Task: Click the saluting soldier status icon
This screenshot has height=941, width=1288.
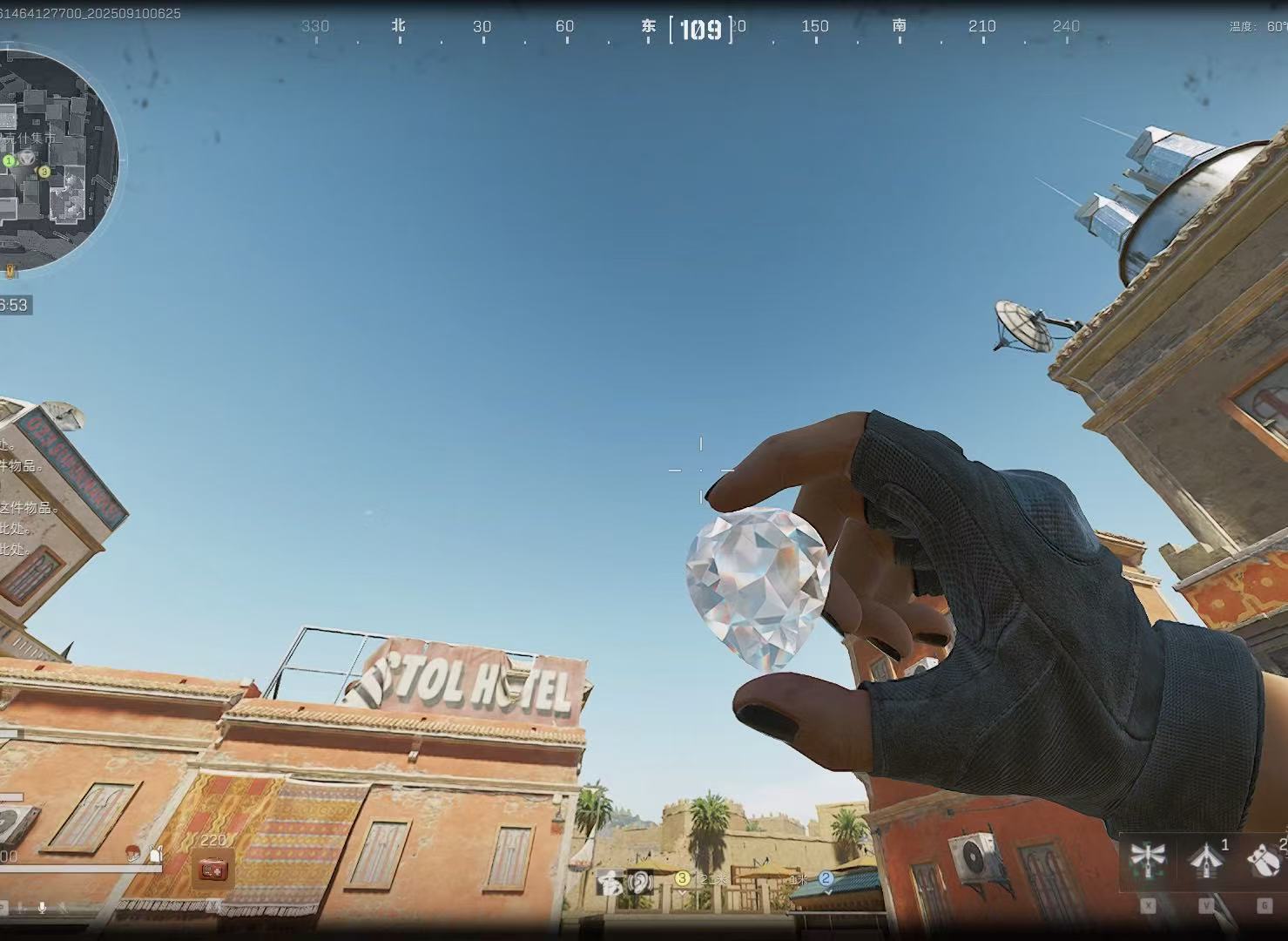Action: pyautogui.click(x=609, y=882)
